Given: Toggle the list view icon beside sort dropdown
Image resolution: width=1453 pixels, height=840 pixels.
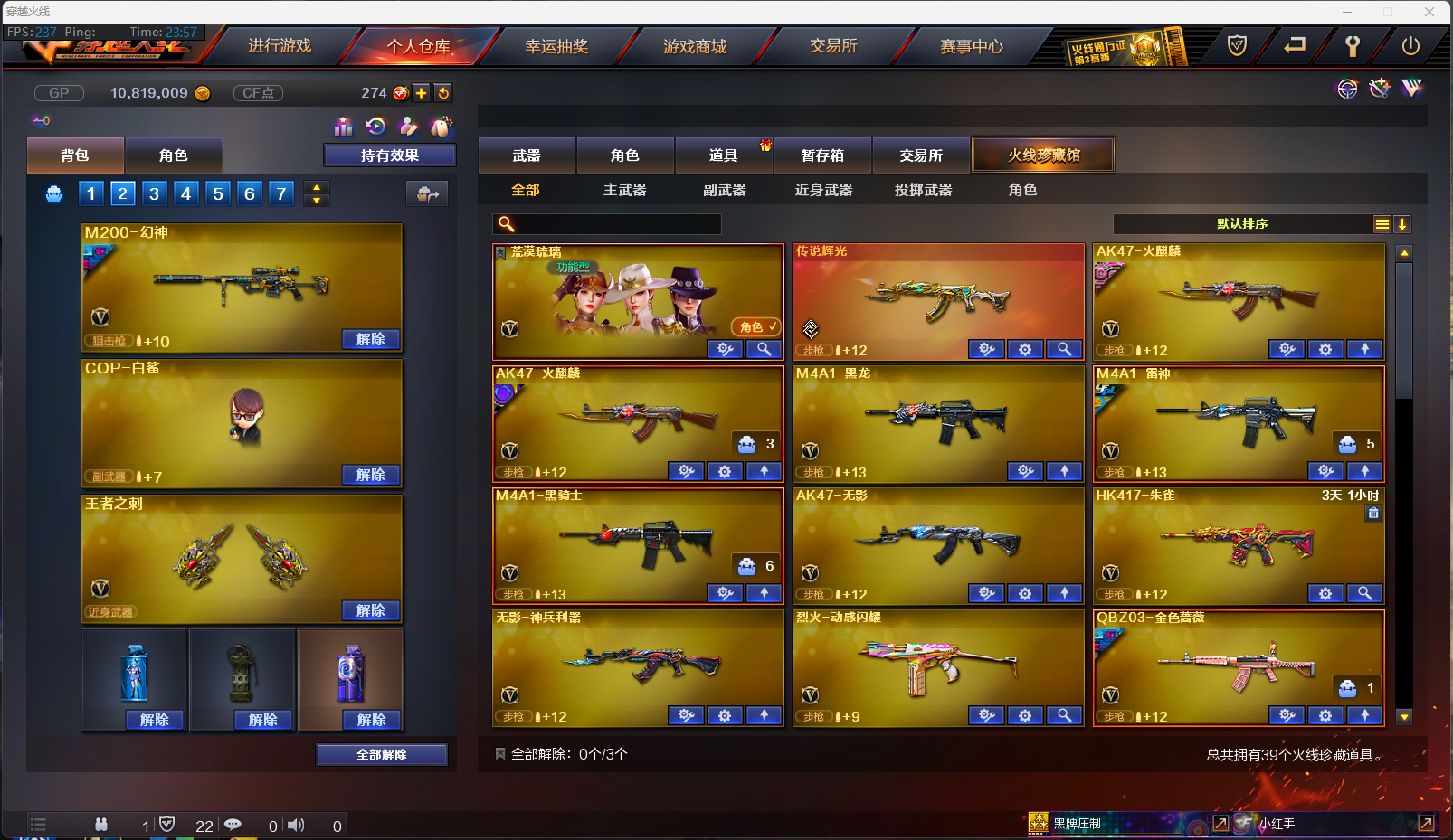Looking at the screenshot, I should [x=1382, y=223].
